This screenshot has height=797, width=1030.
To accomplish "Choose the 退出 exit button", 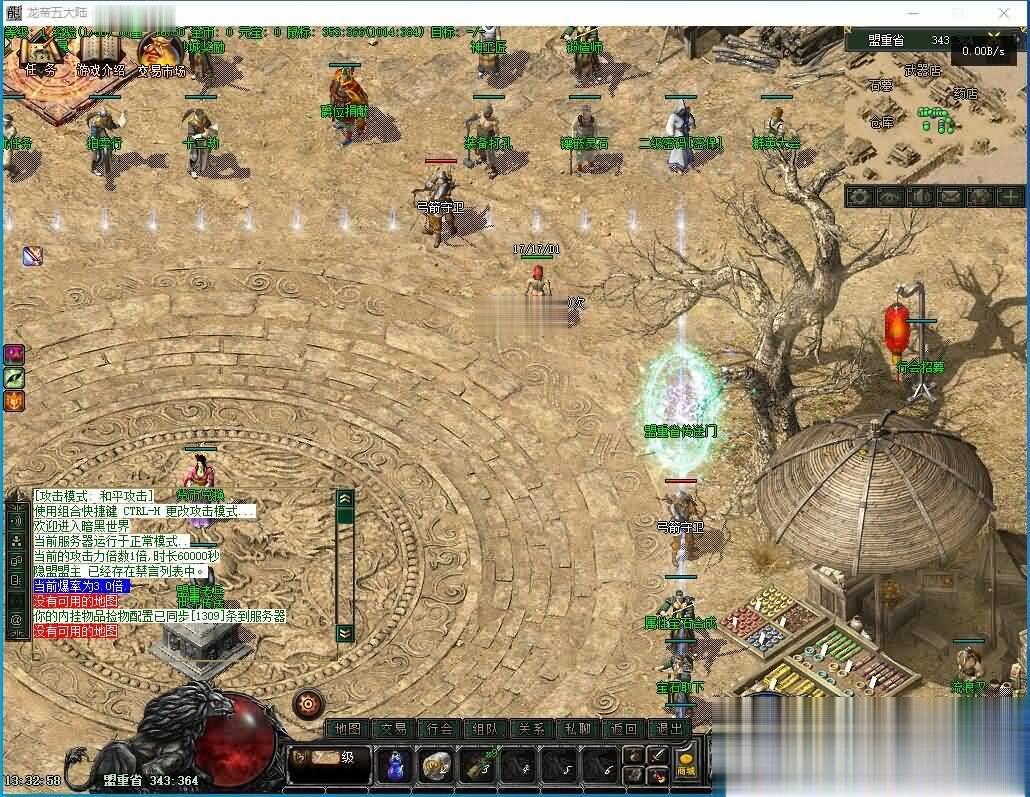I will pos(670,729).
